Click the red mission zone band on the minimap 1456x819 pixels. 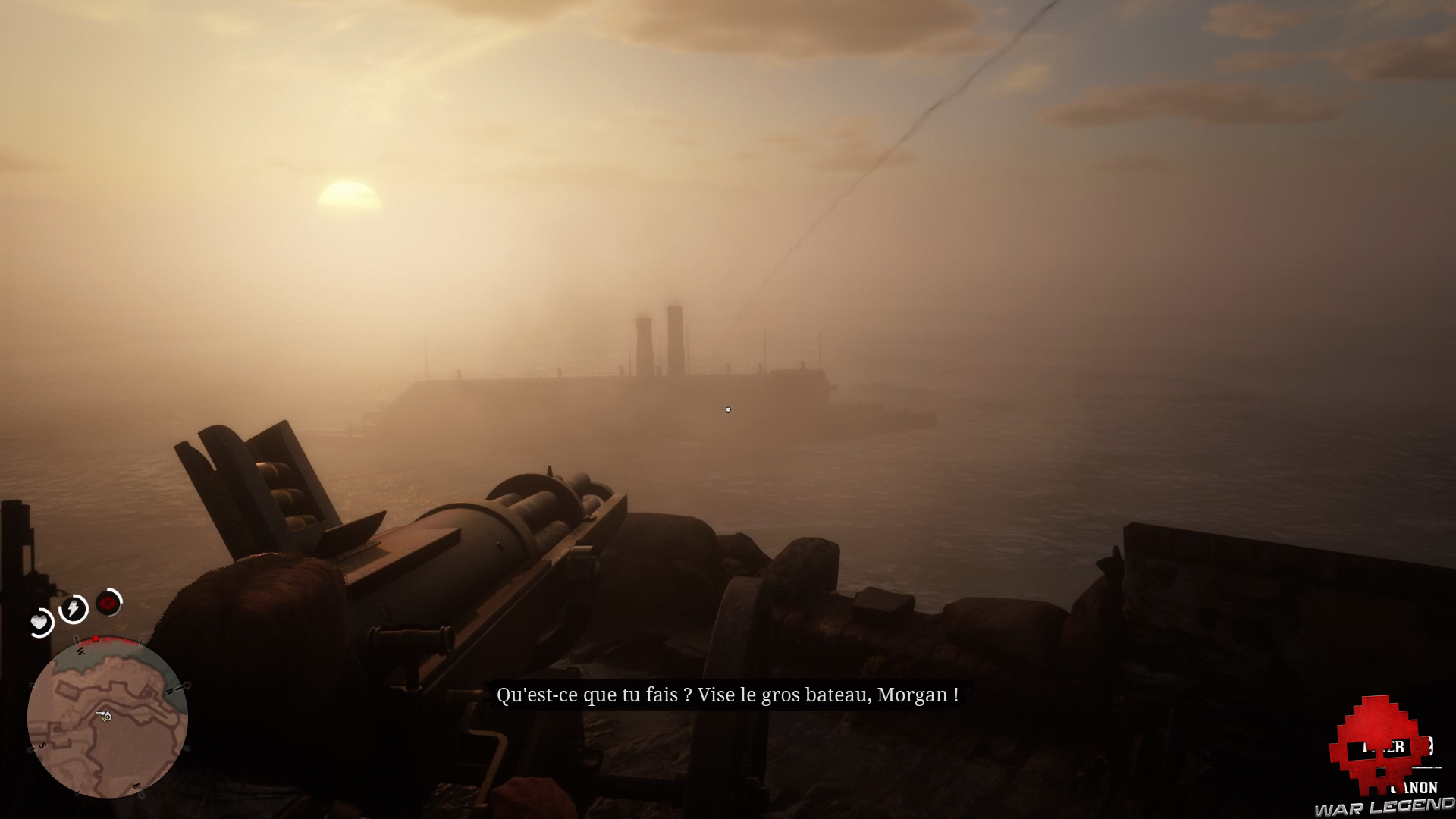click(x=115, y=641)
